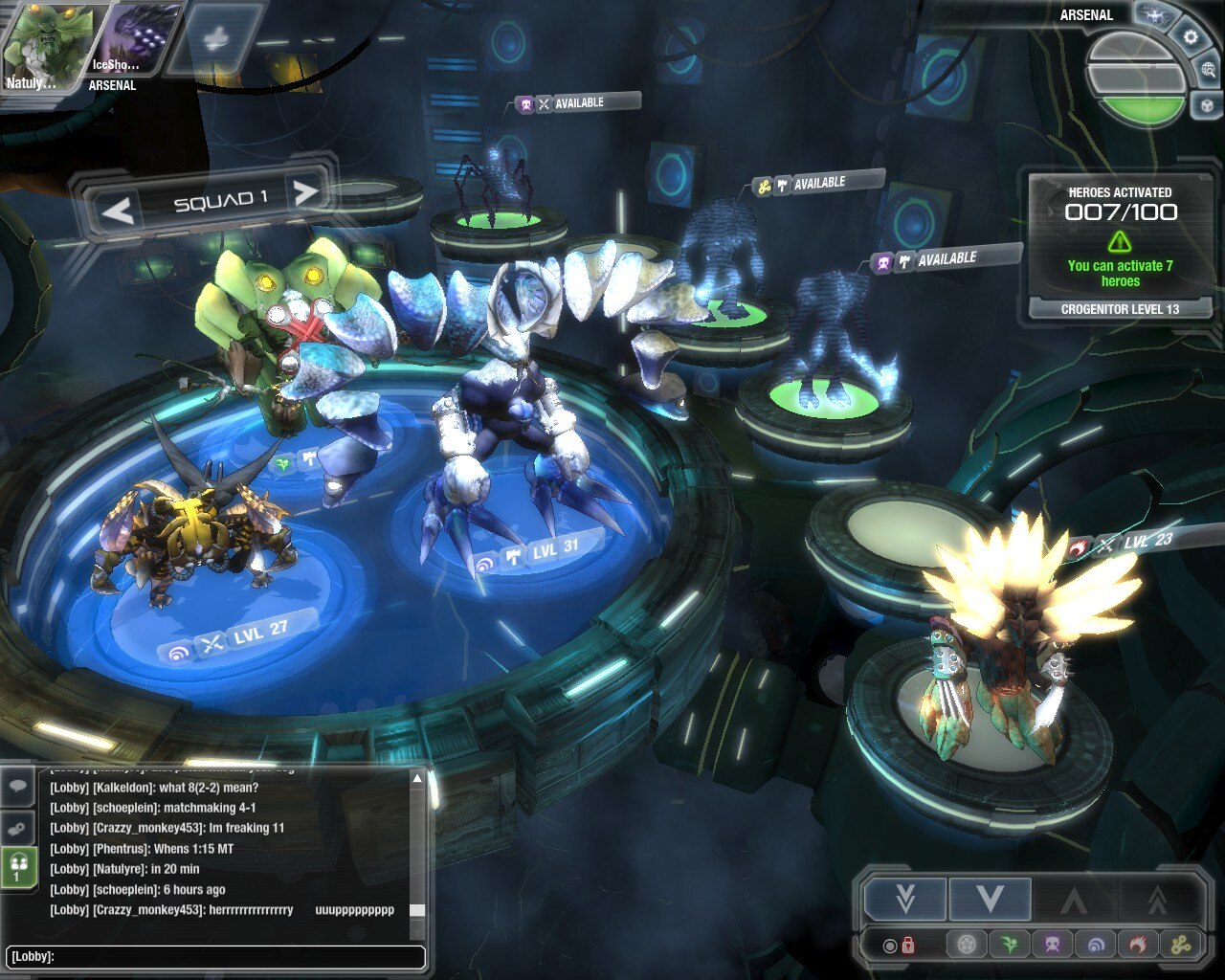Open the globe search icon
Viewport: 1225px width, 980px height.
(x=1208, y=71)
